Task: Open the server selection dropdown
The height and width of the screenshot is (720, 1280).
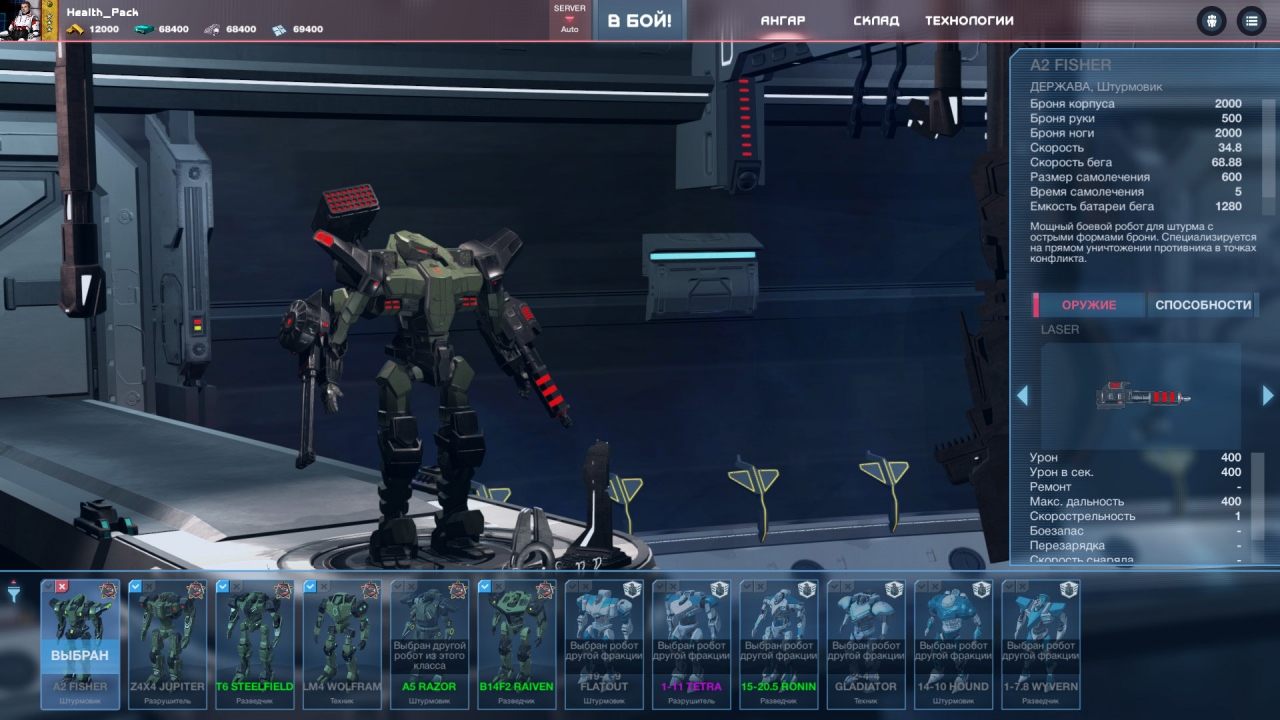Action: pyautogui.click(x=569, y=20)
